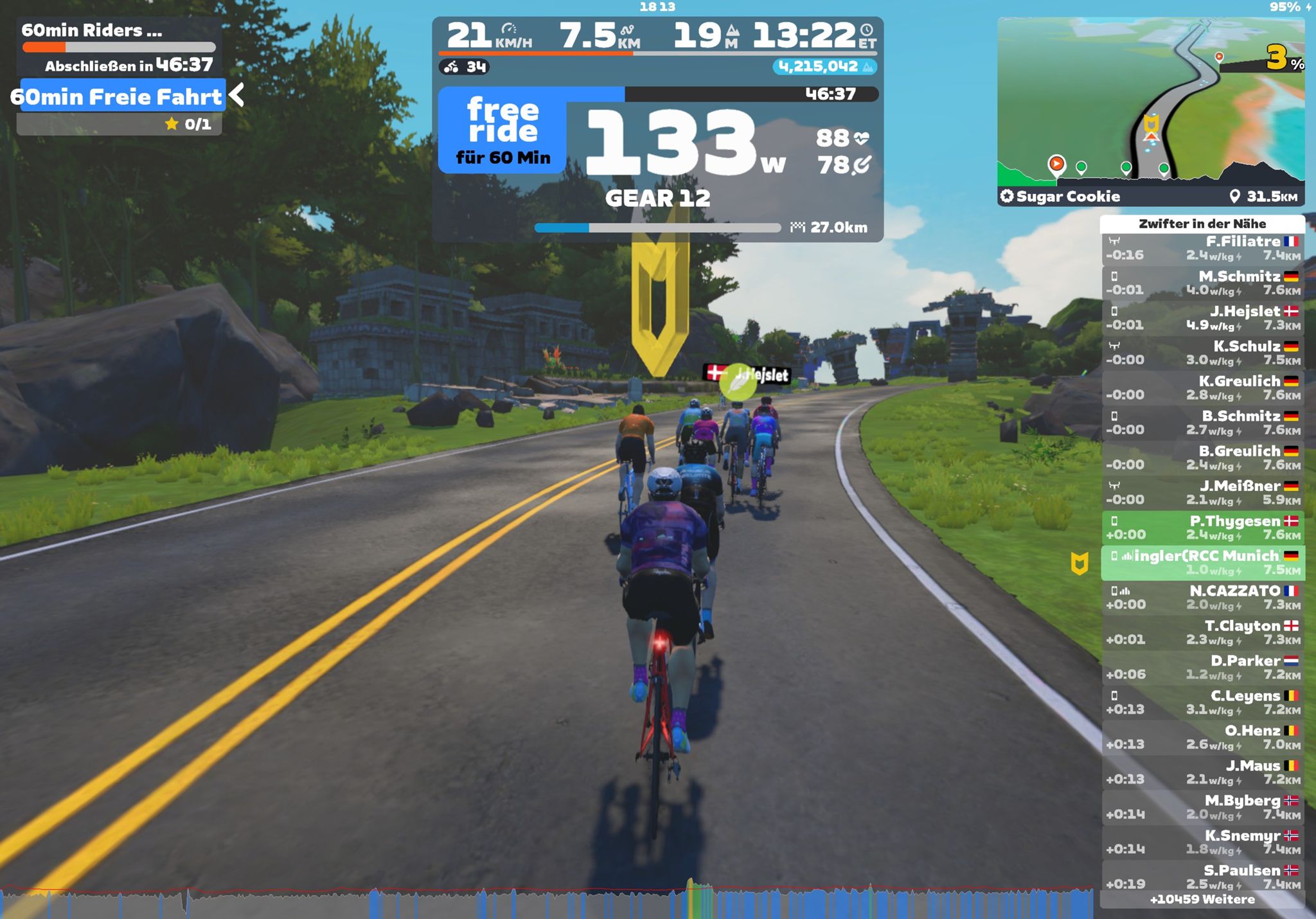Select K.Snemyr in the riders list
Image resolution: width=1316 pixels, height=919 pixels.
pyautogui.click(x=1202, y=842)
